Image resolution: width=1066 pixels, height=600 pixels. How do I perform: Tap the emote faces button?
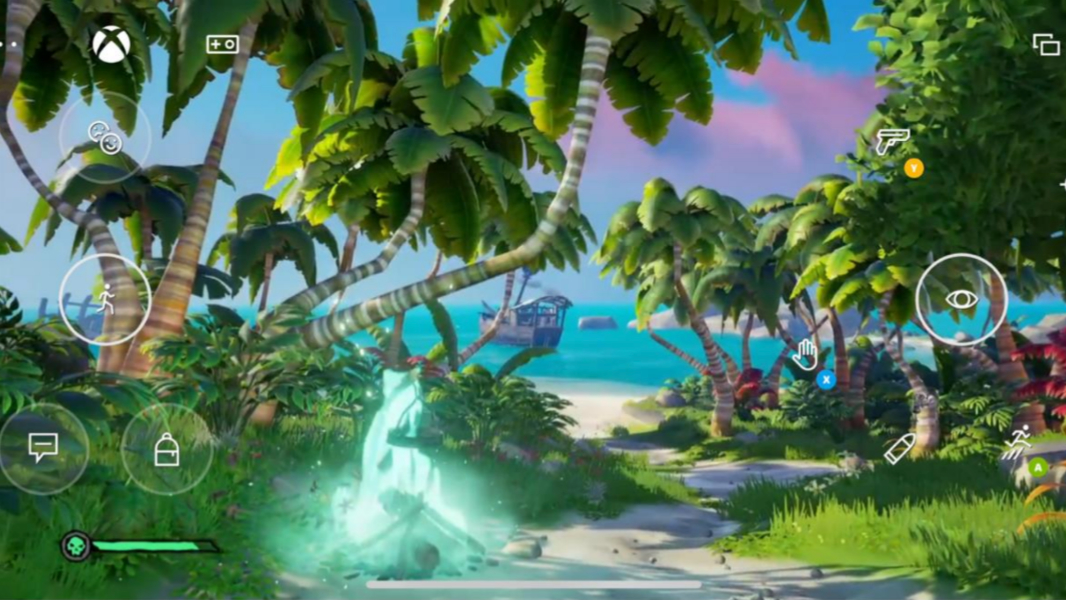pyautogui.click(x=105, y=137)
